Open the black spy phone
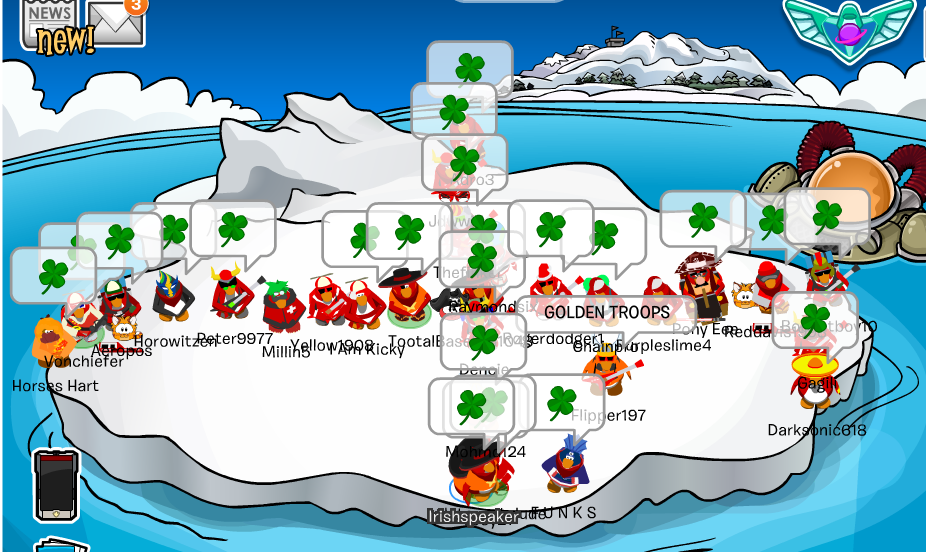This screenshot has height=552, width=926. 55,484
